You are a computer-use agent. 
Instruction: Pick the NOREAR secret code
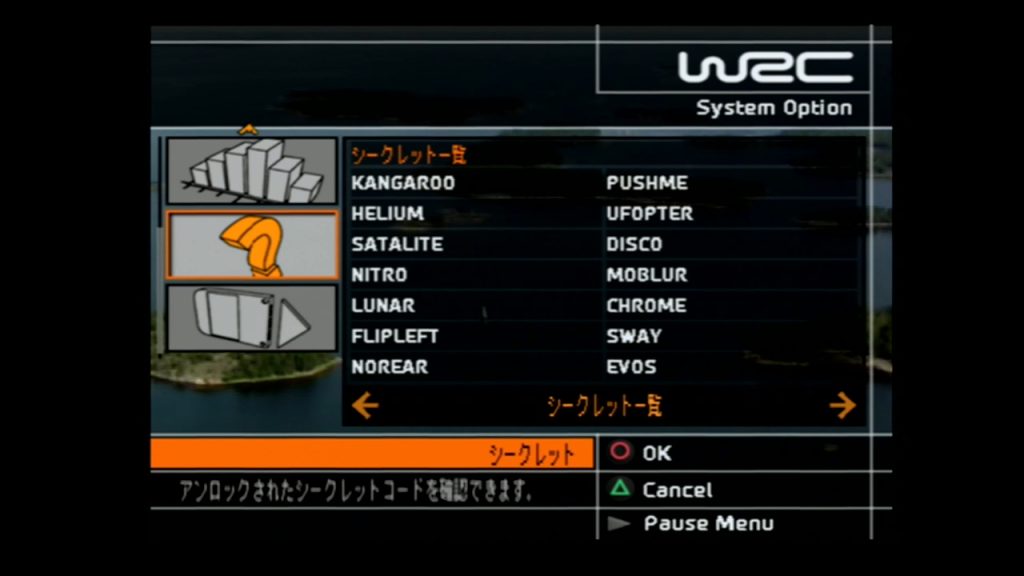(x=390, y=367)
